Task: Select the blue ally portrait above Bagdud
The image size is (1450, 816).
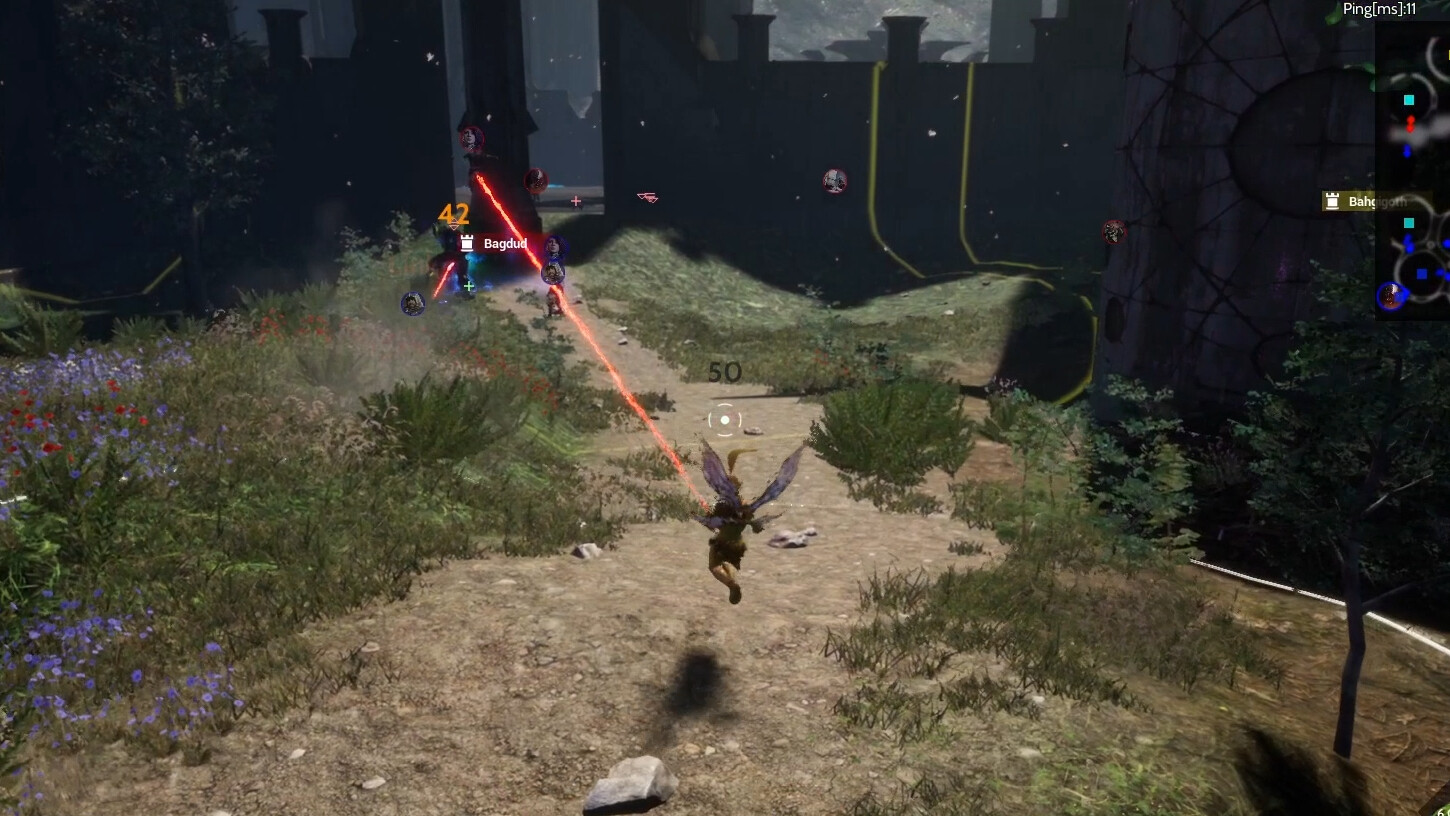Action: point(555,245)
